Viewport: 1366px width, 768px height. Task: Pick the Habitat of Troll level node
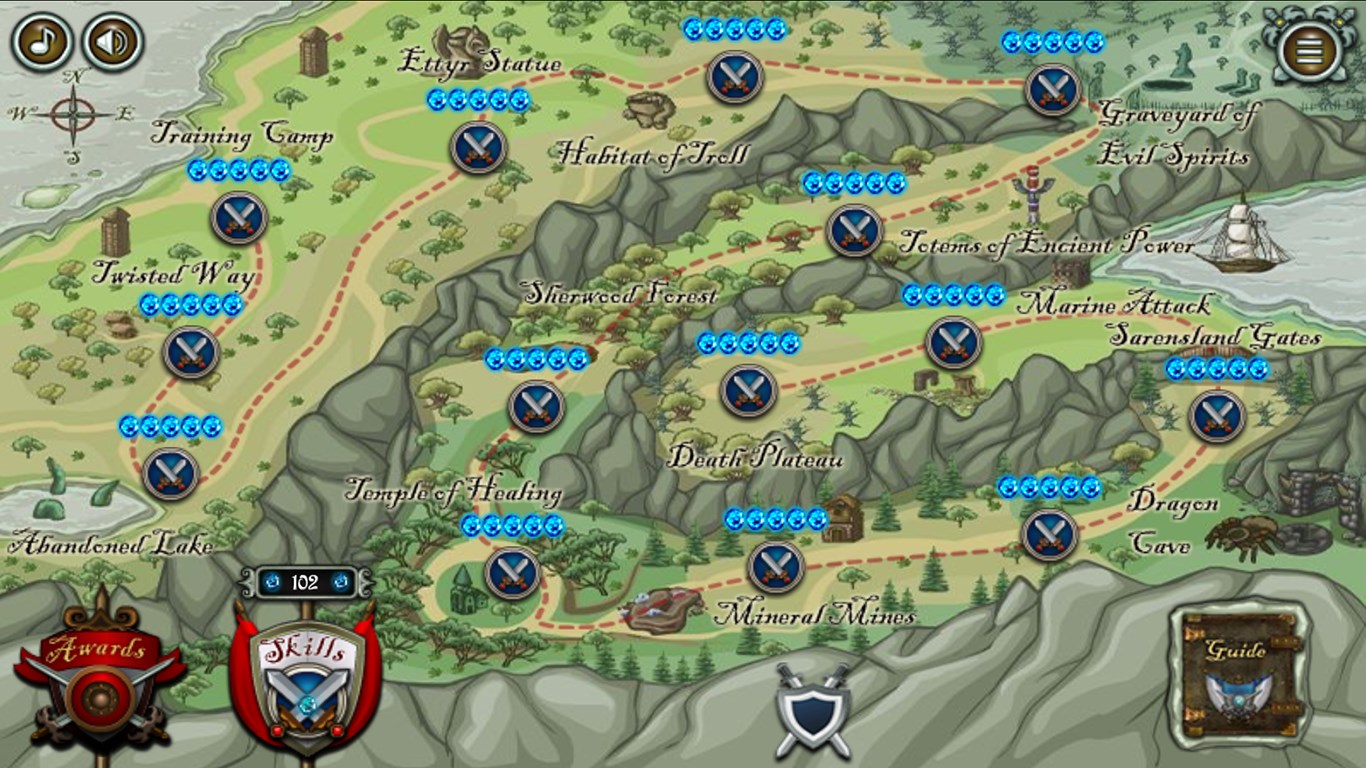[x=735, y=77]
